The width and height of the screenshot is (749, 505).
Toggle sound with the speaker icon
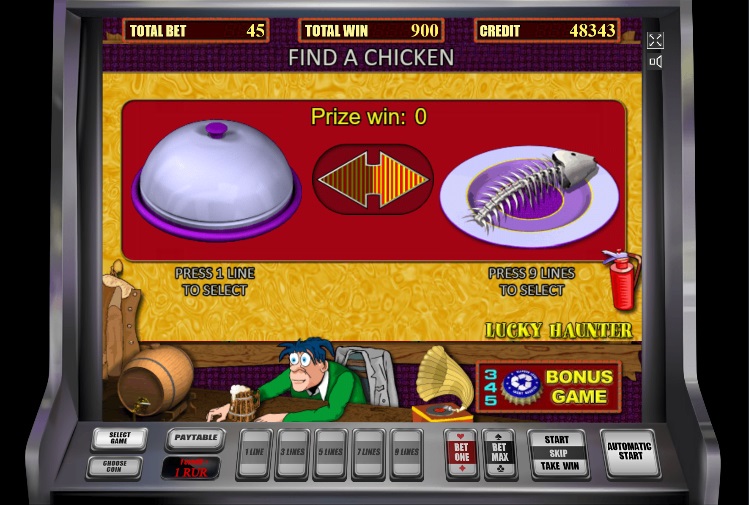tap(655, 62)
